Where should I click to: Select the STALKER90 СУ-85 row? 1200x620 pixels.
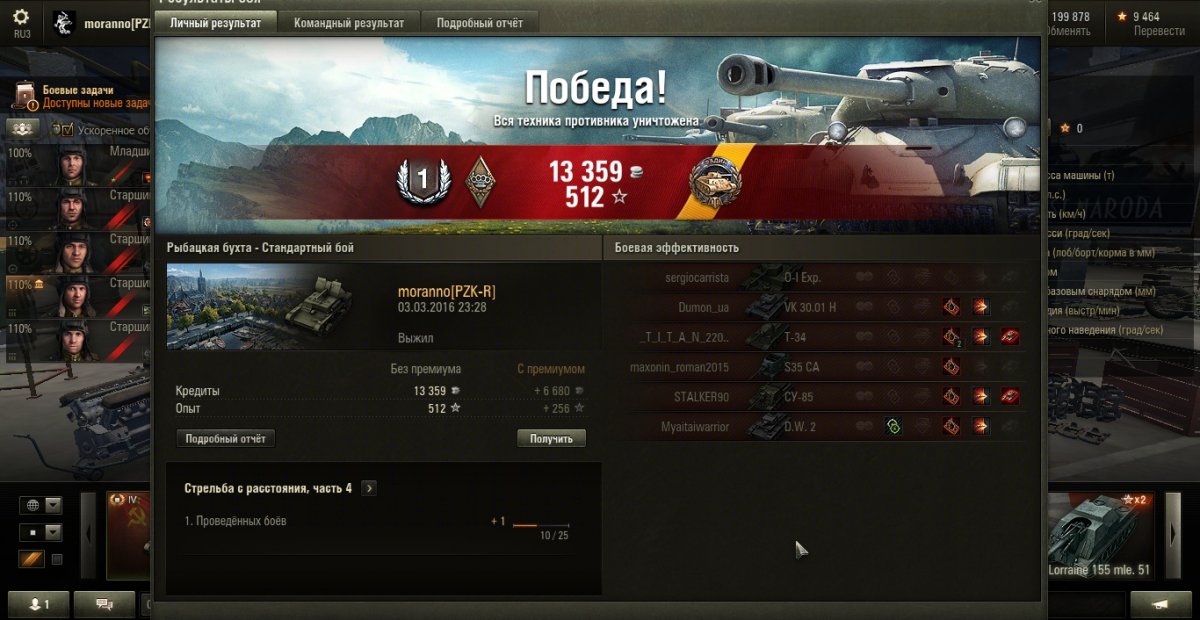point(812,397)
